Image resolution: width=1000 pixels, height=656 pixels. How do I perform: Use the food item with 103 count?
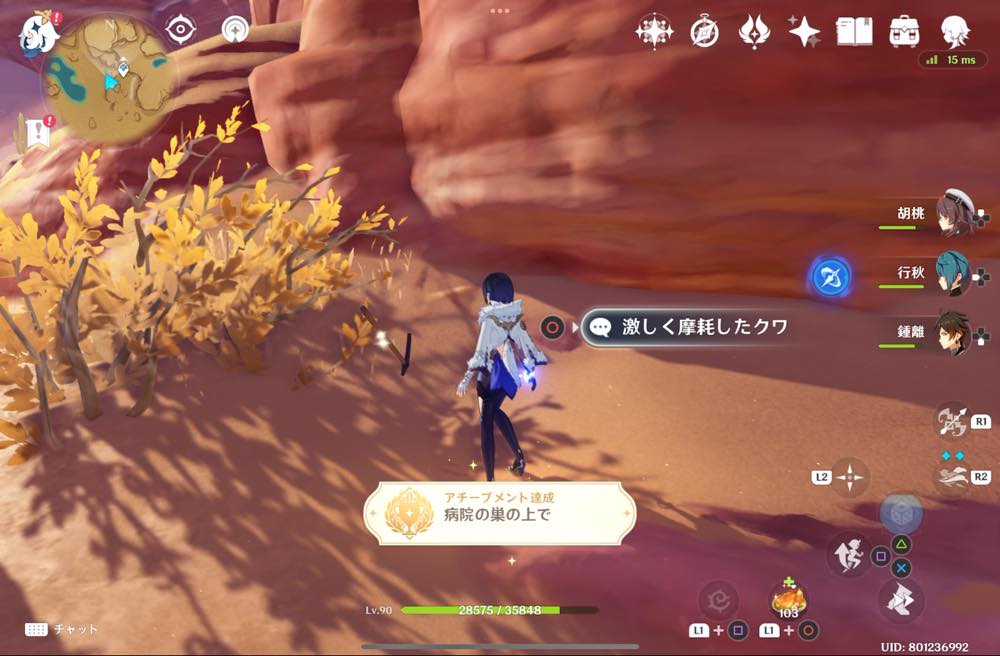click(x=788, y=601)
